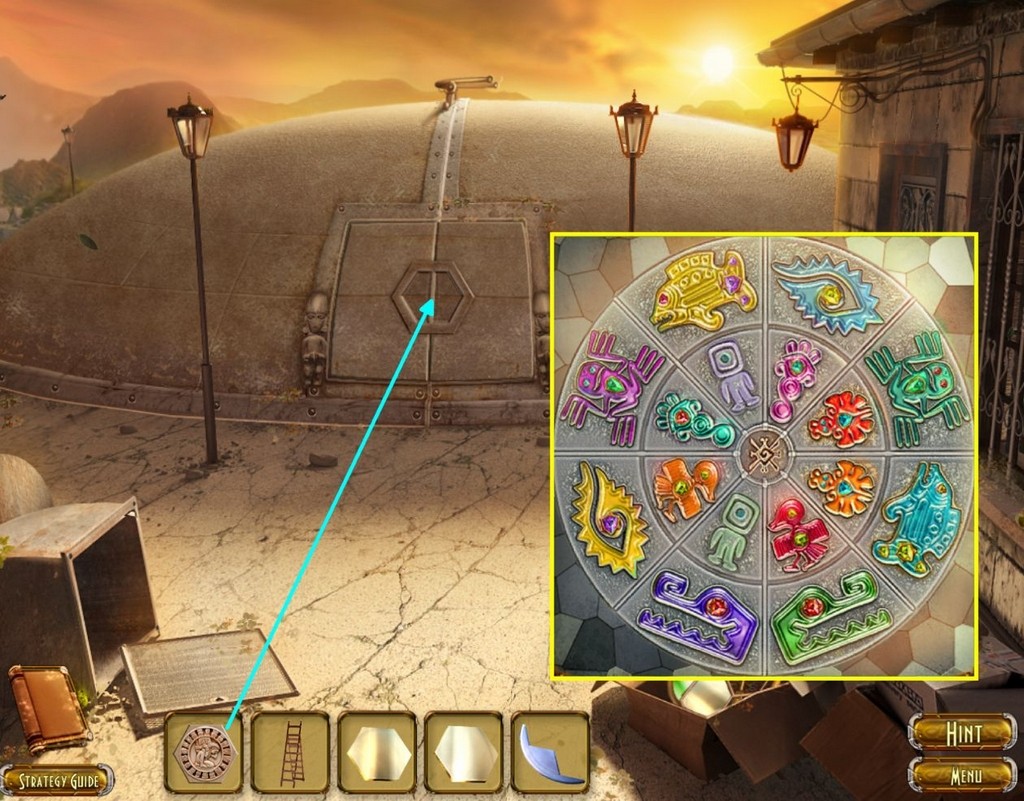Open the orange journal book
The image size is (1024, 801).
click(x=45, y=708)
